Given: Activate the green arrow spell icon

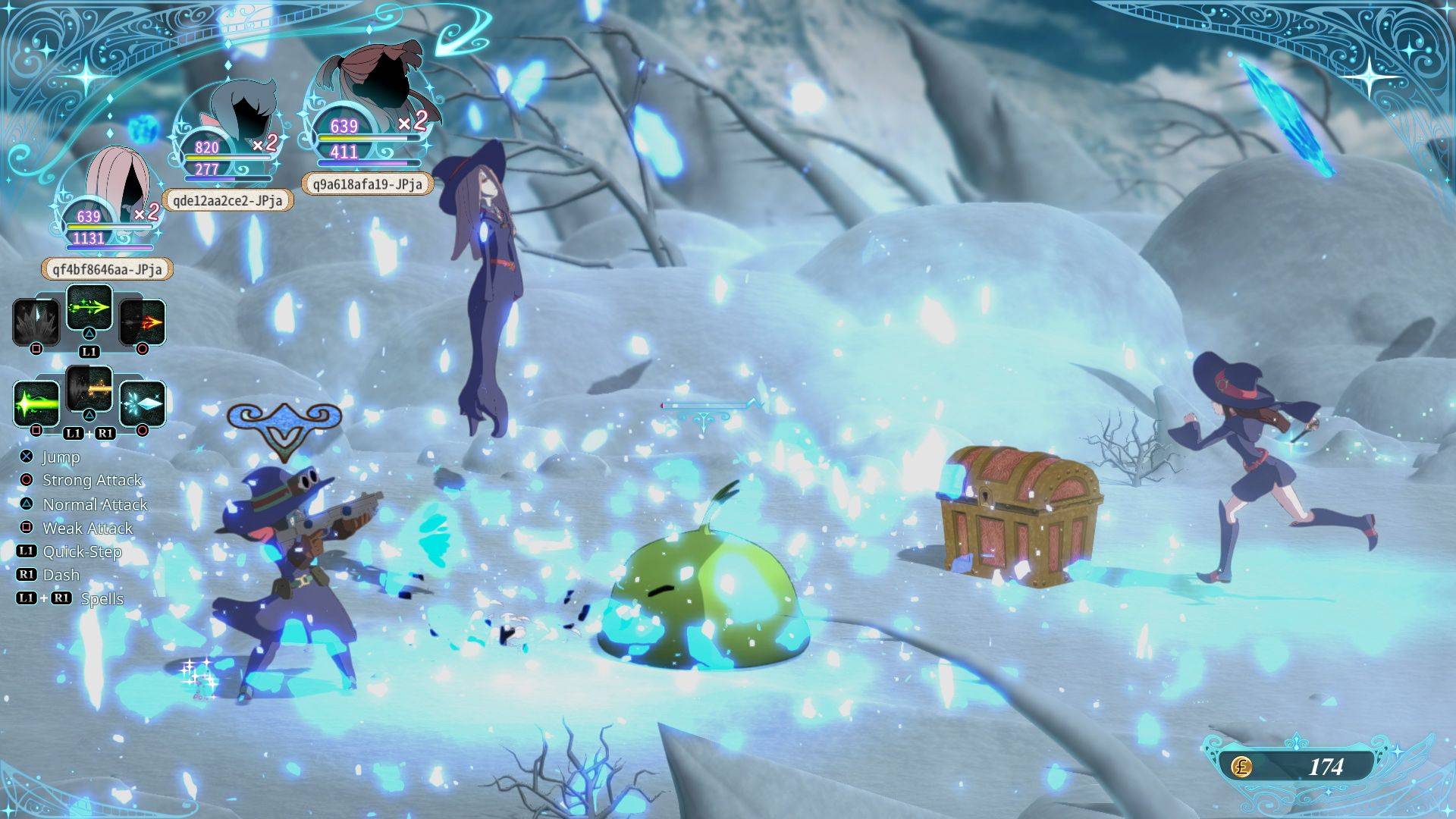Looking at the screenshot, I should pos(89,309).
